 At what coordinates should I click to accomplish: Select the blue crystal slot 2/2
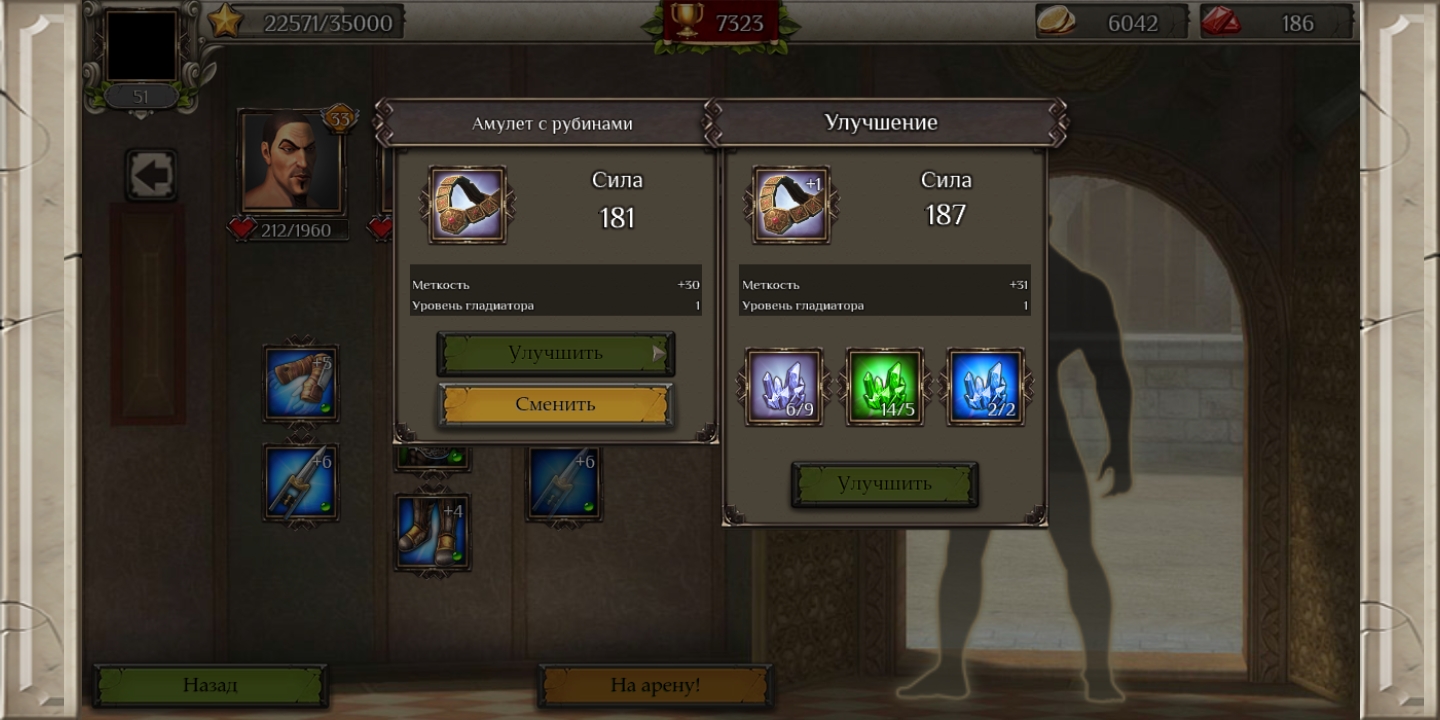coord(985,386)
